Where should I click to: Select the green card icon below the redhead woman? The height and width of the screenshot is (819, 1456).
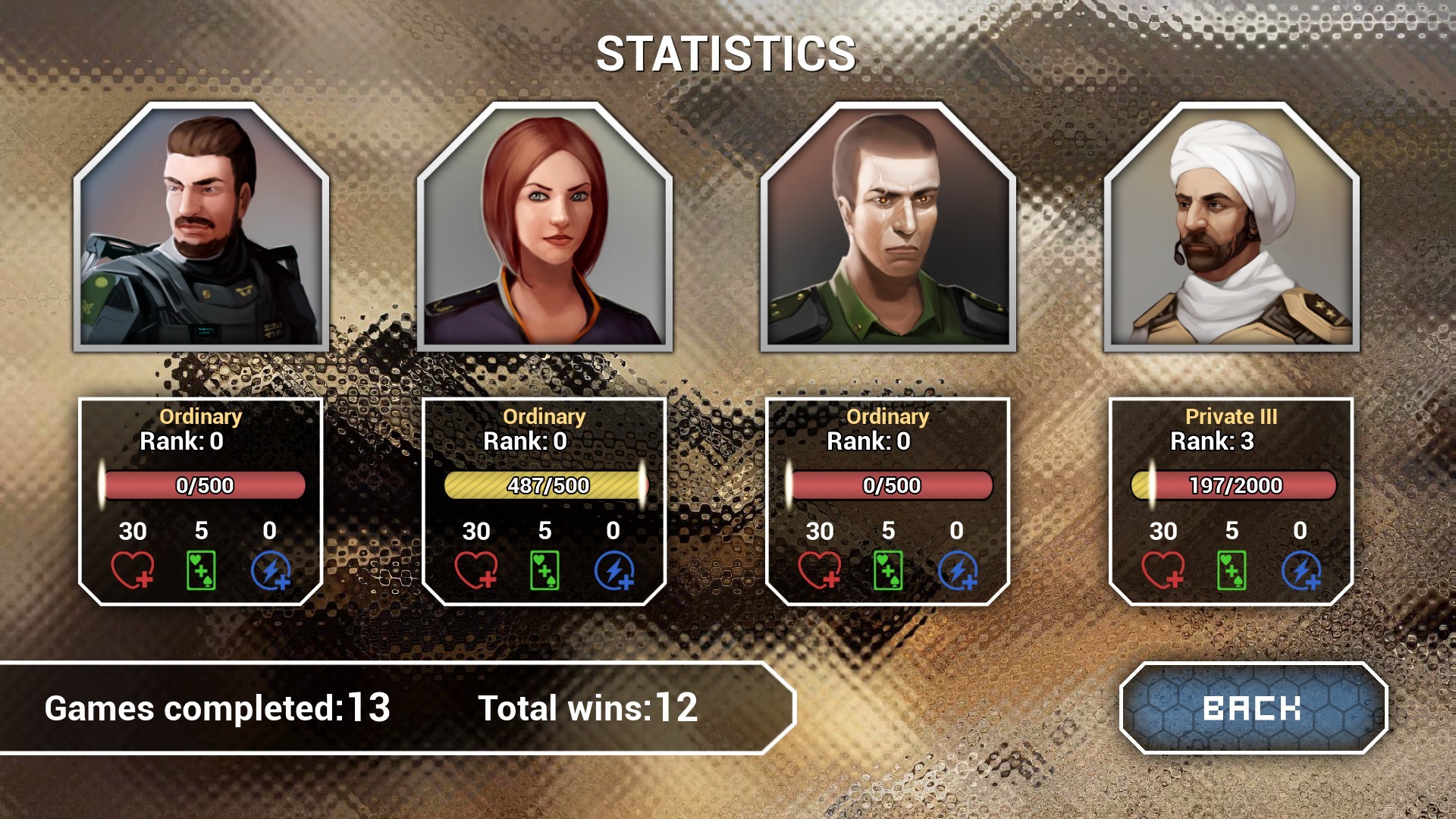543,570
